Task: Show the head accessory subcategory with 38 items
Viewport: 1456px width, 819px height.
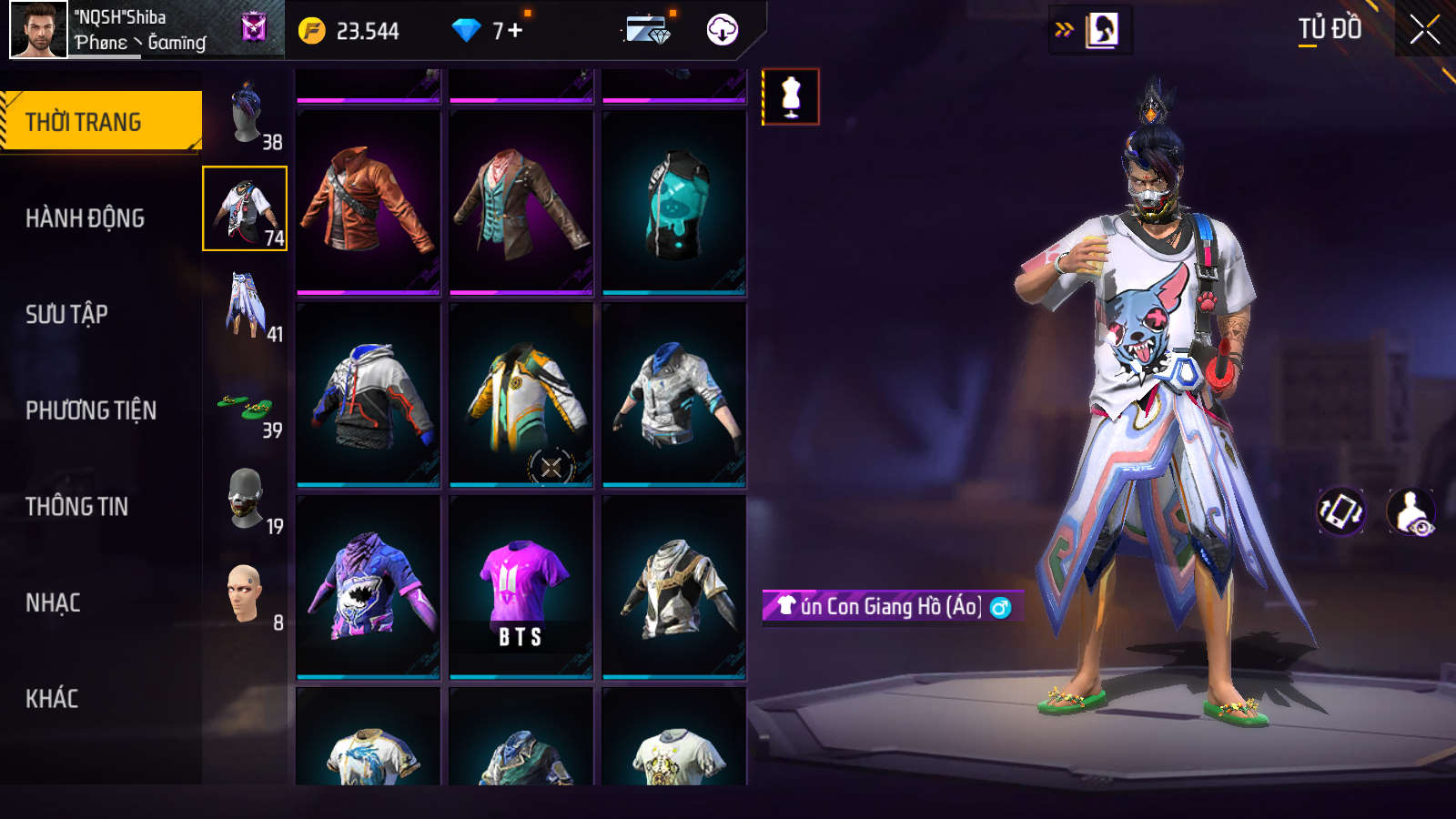Action: pos(246,114)
